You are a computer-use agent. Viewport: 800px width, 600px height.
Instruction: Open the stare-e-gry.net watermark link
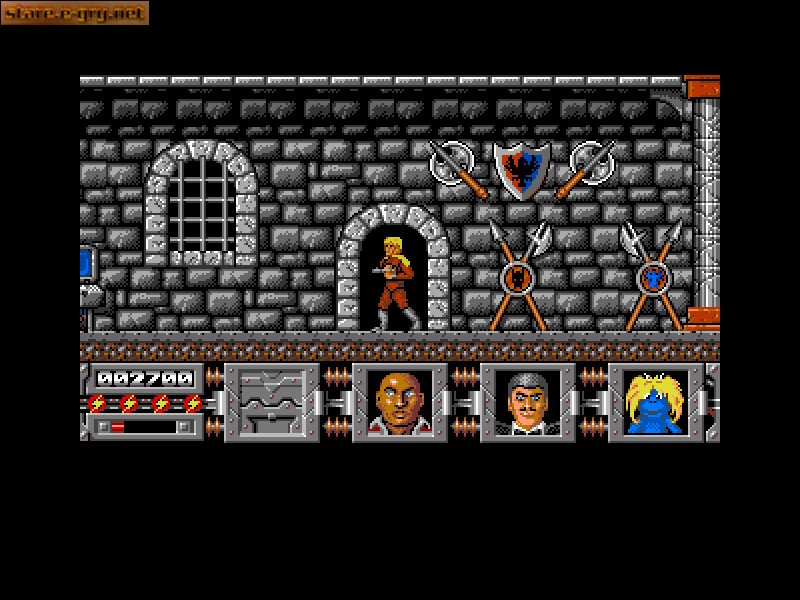pos(75,13)
